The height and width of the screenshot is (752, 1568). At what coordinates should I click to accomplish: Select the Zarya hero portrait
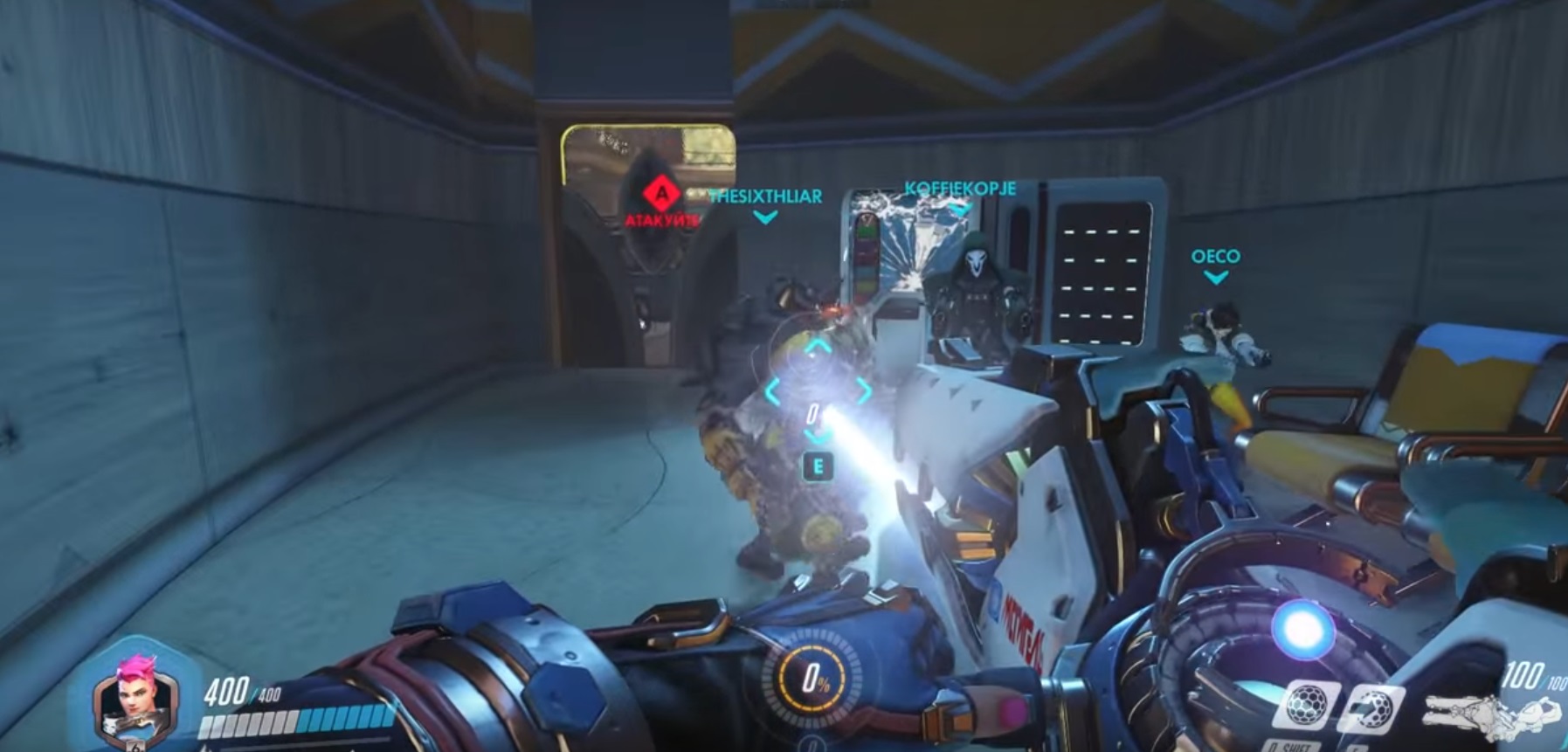coord(135,695)
